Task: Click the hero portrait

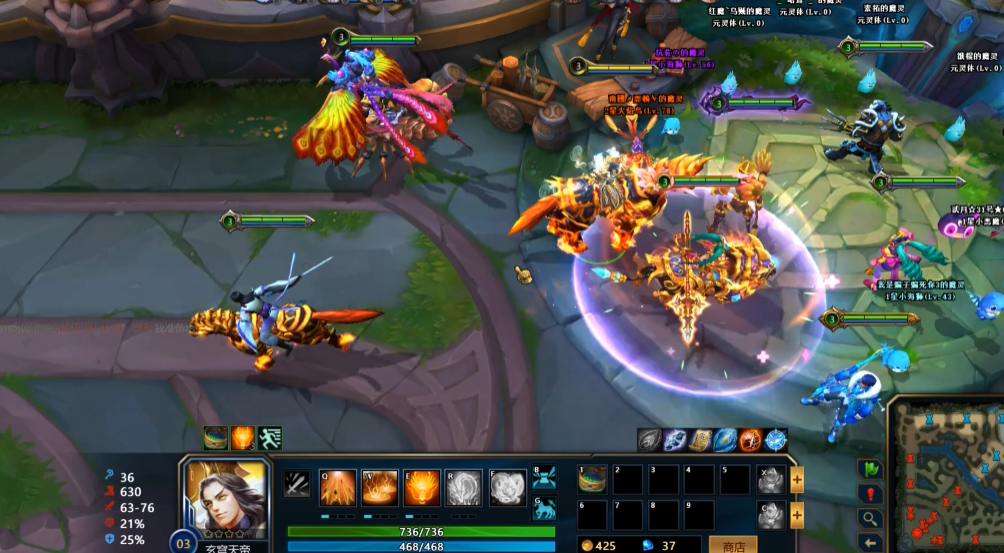Action: pos(224,499)
